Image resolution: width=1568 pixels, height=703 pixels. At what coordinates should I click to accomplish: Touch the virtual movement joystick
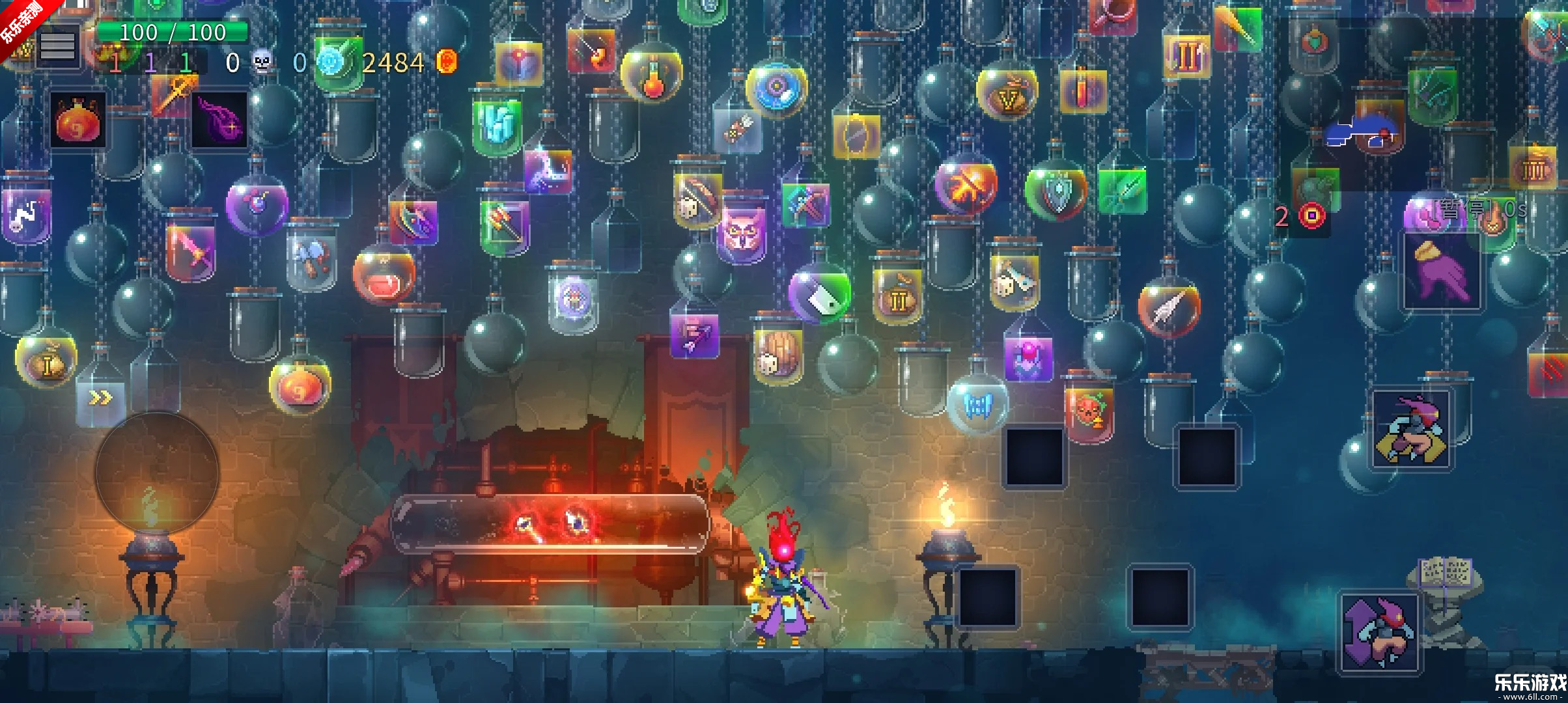[157, 473]
